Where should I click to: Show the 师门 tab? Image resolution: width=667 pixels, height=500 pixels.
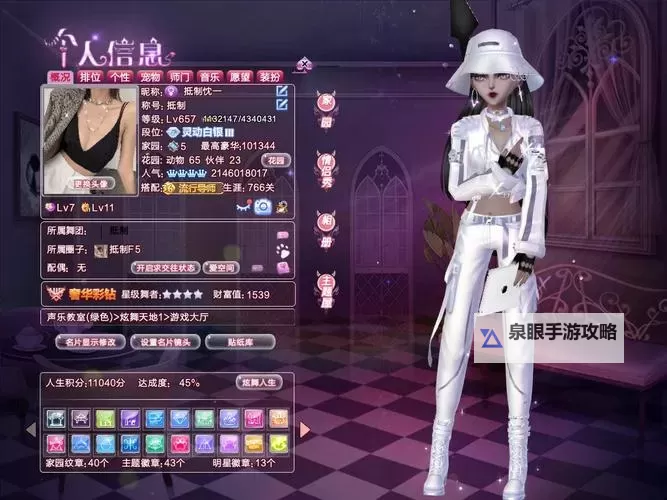(180, 76)
